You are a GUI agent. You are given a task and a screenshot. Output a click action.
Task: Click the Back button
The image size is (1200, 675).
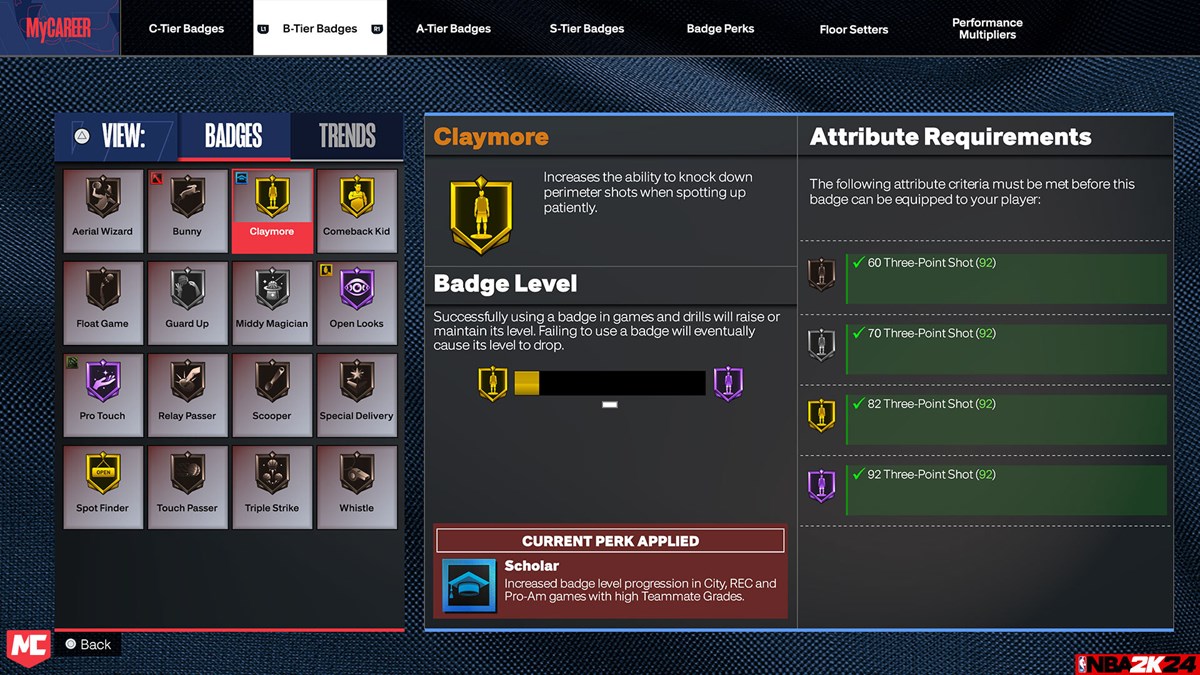coord(87,644)
